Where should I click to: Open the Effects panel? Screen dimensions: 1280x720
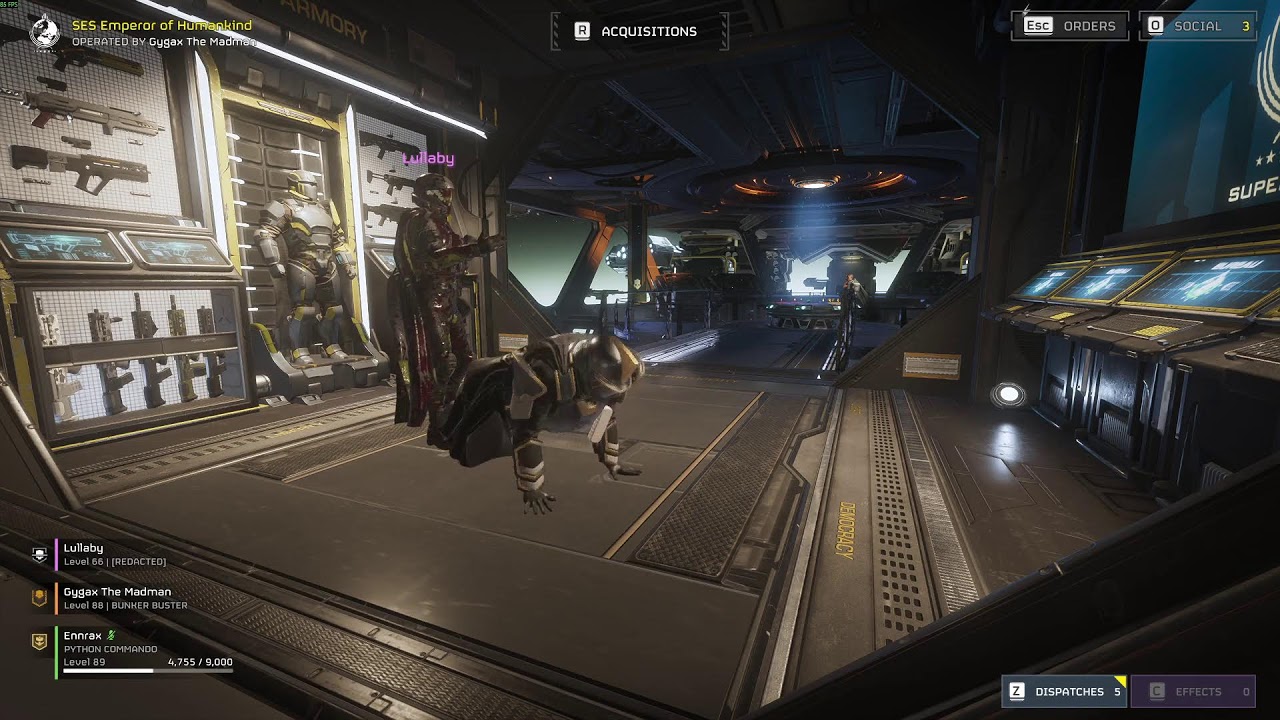1193,691
